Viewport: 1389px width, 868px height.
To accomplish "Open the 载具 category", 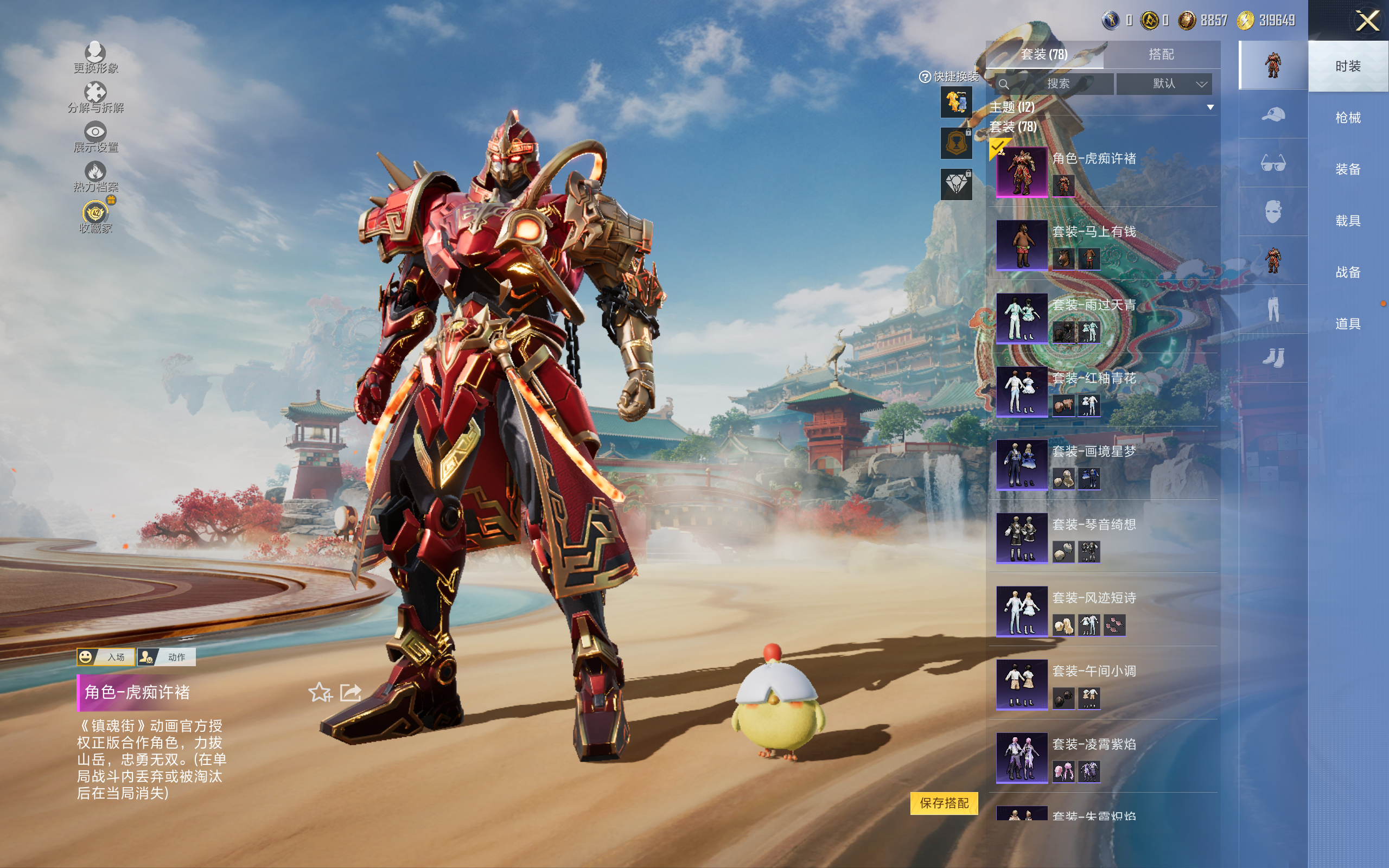I will (x=1347, y=221).
